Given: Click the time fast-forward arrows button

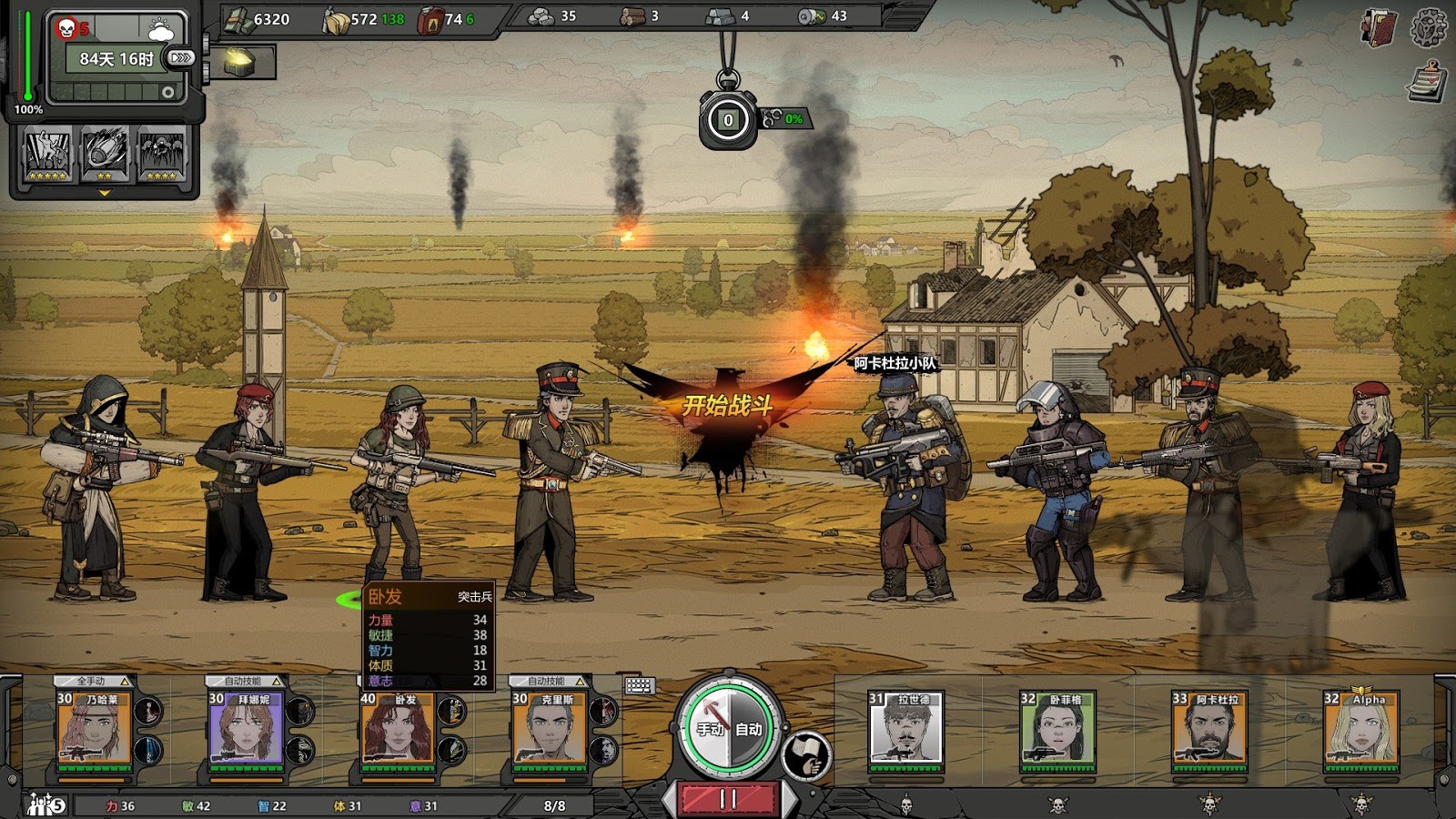Looking at the screenshot, I should click(x=181, y=58).
